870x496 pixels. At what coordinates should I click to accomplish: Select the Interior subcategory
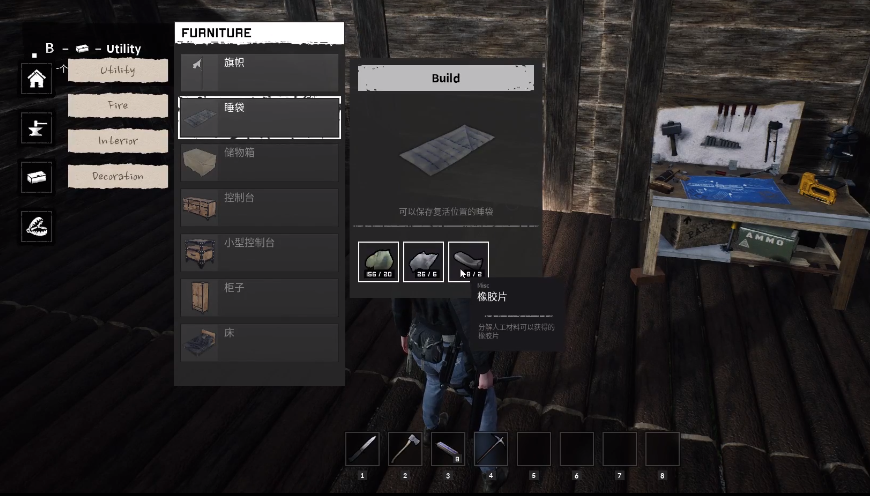point(117,141)
